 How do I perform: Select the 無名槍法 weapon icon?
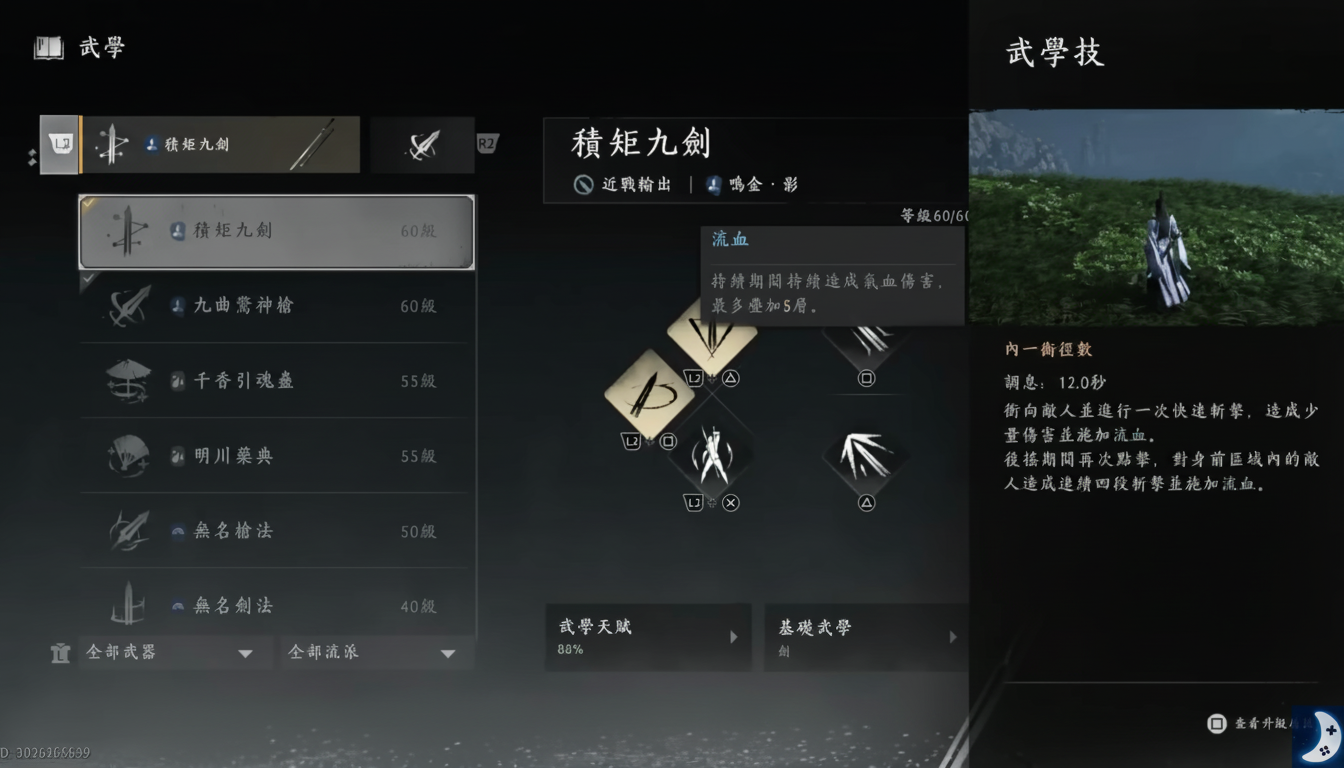click(x=128, y=531)
